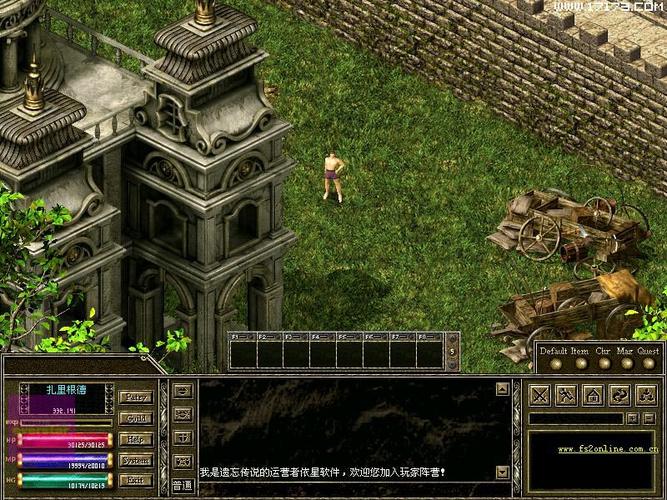This screenshot has height=500, width=667.
Task: Click the Help button
Action: pos(136,439)
